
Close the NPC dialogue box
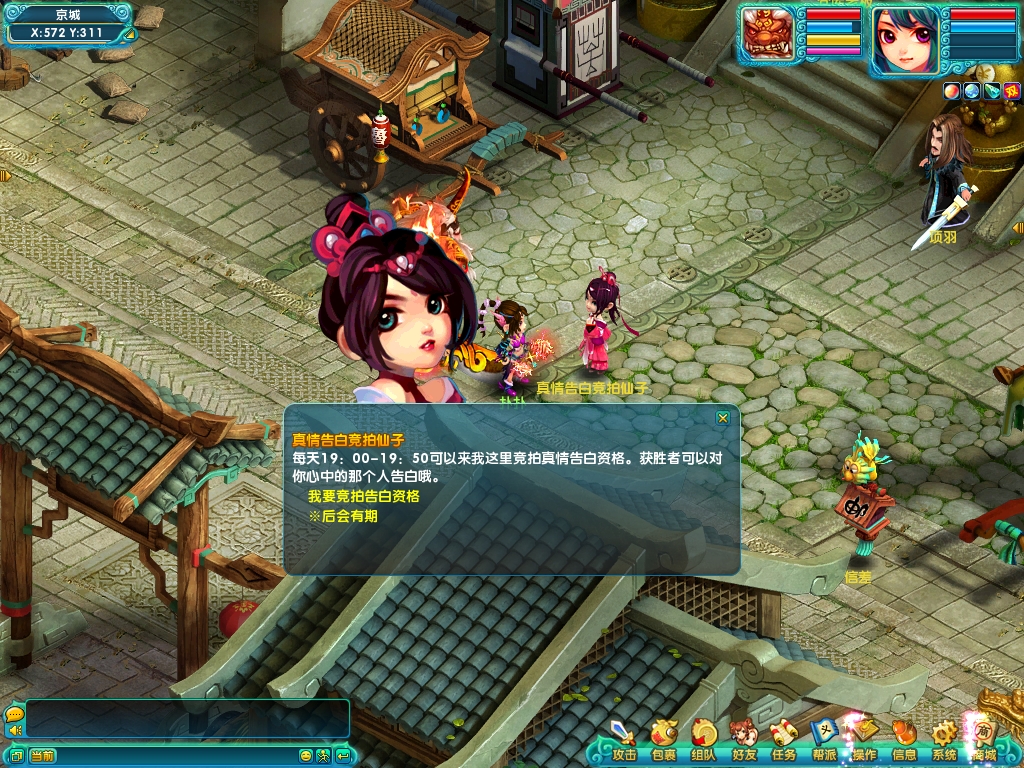[723, 418]
